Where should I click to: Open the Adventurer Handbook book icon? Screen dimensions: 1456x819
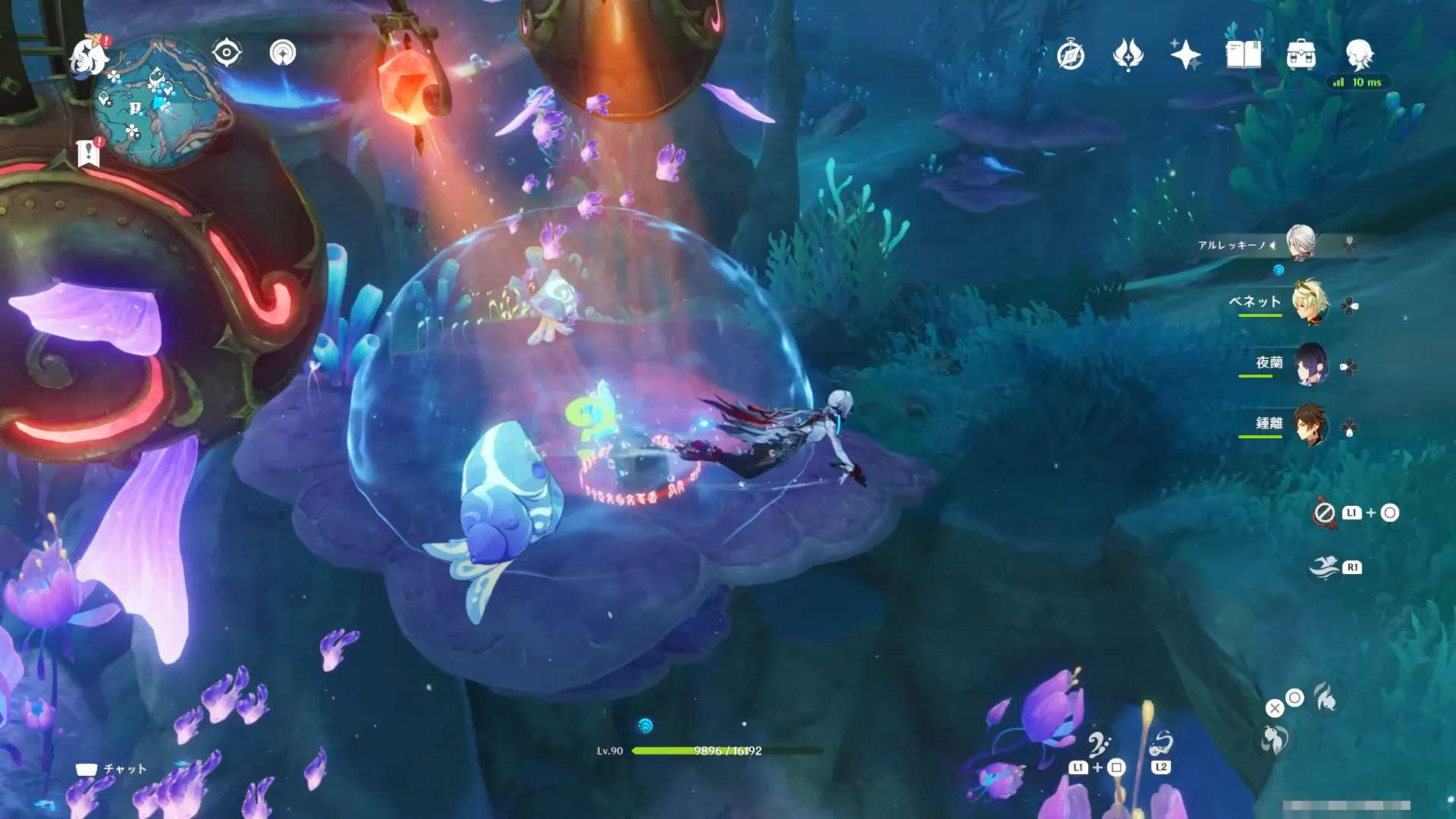coord(1244,55)
